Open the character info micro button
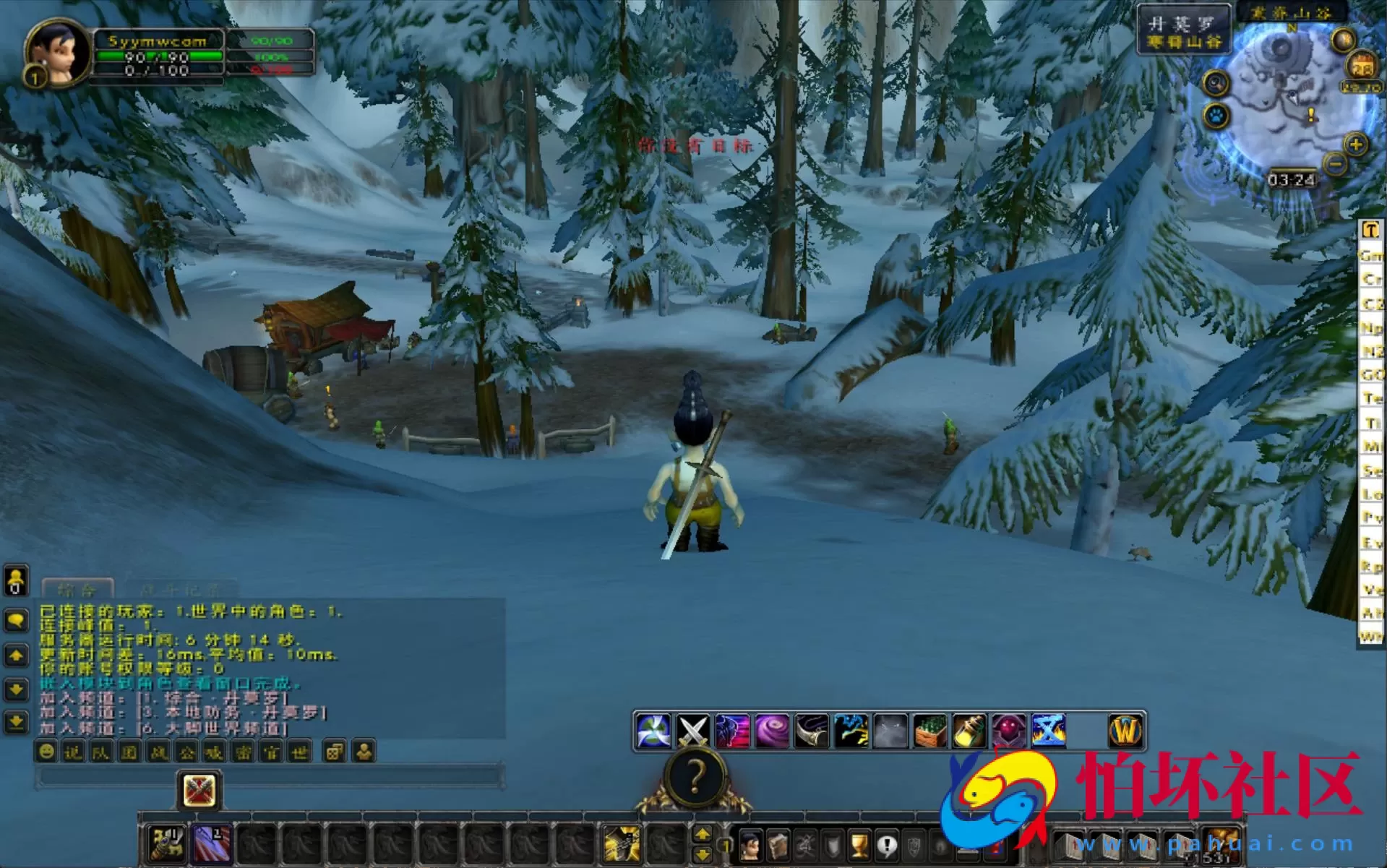 tap(750, 845)
